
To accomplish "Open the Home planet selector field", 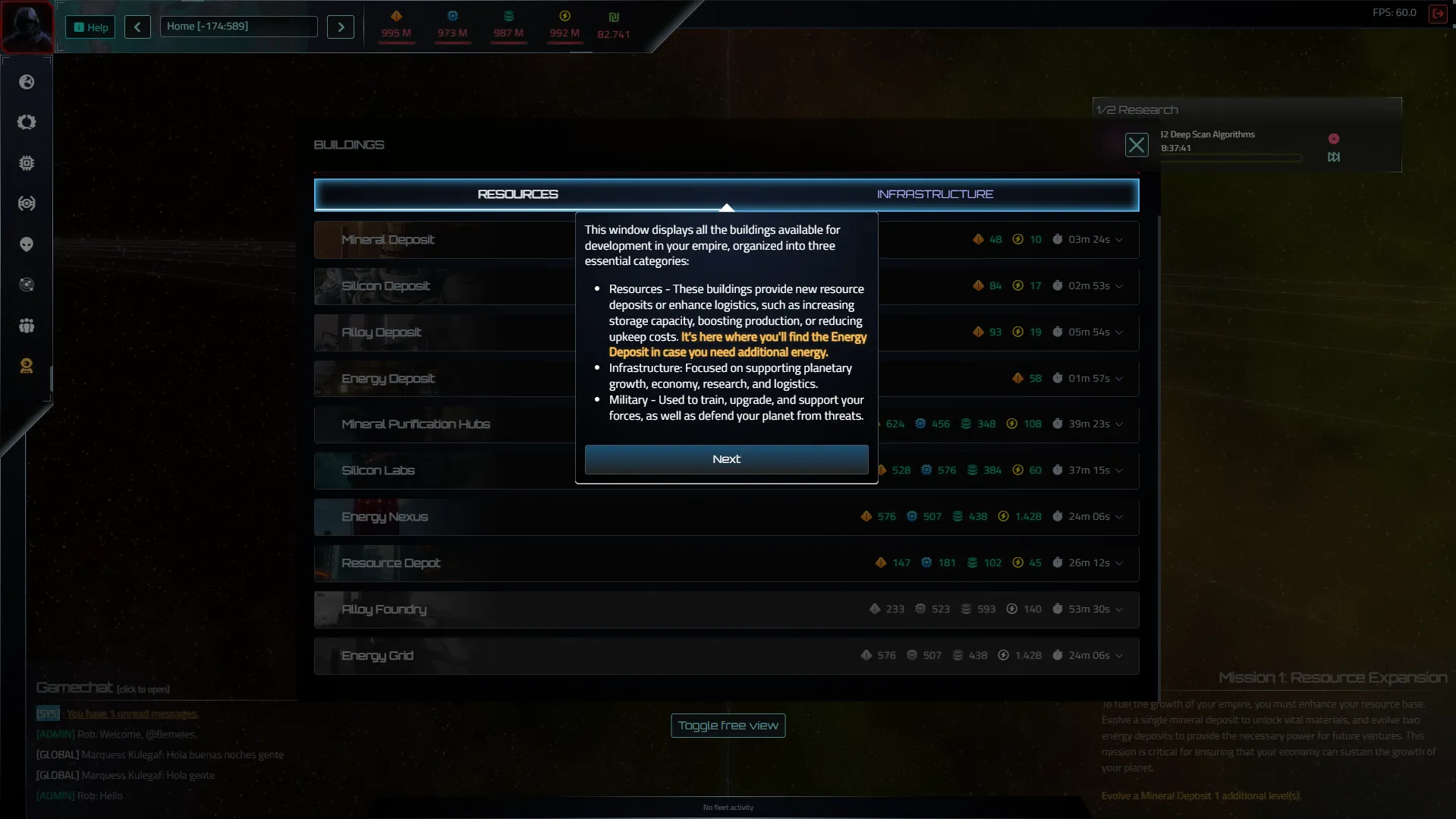I will [x=238, y=27].
